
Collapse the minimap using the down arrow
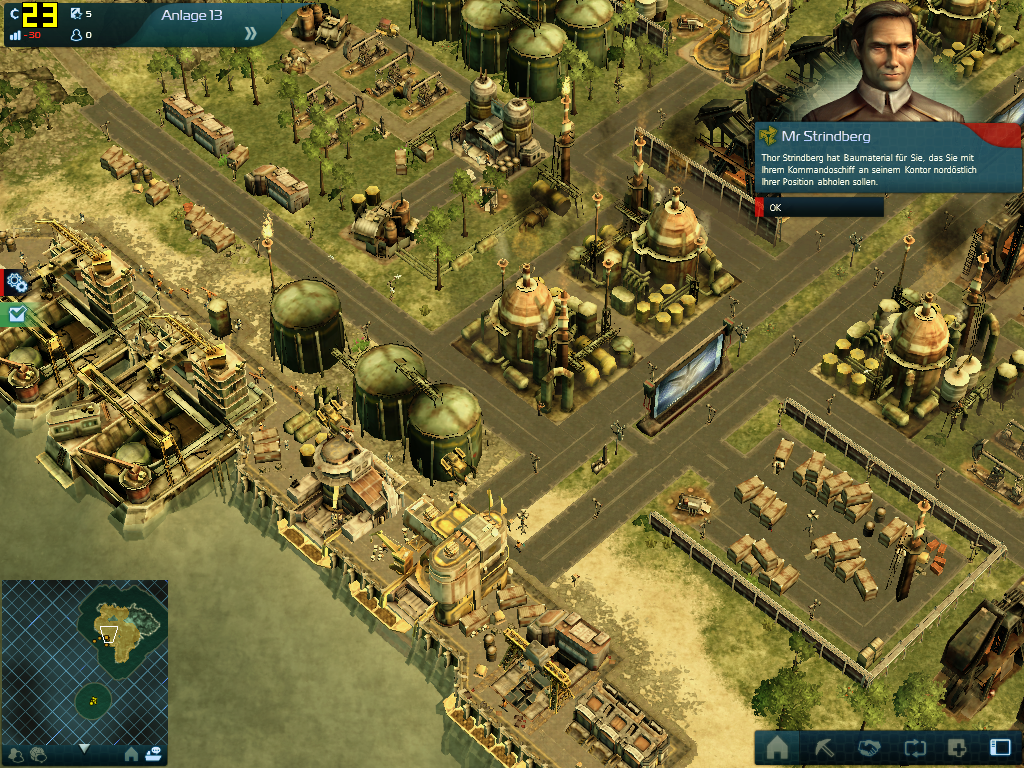[x=84, y=748]
